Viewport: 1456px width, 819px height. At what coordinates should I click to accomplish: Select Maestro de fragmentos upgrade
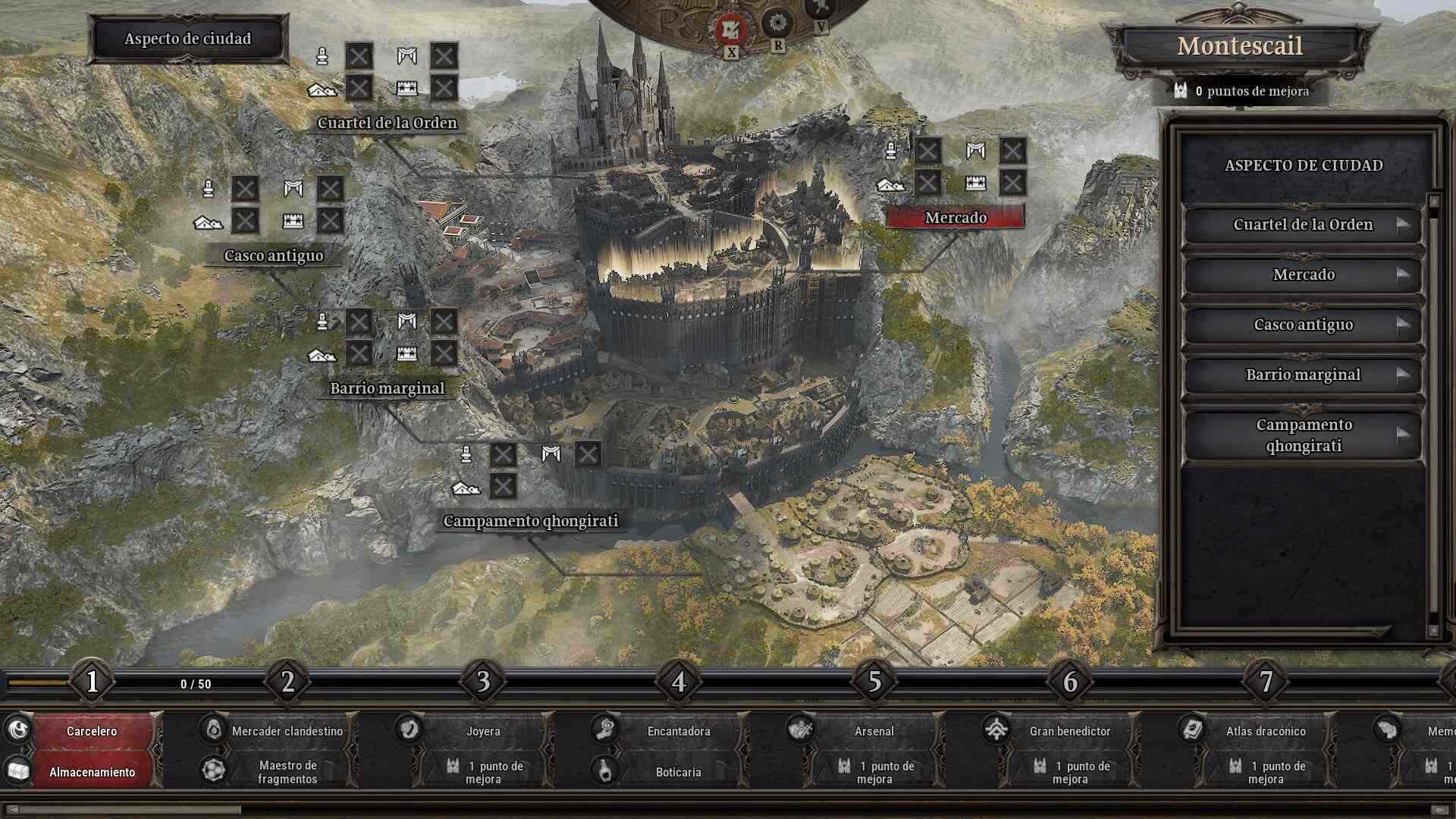(x=287, y=772)
